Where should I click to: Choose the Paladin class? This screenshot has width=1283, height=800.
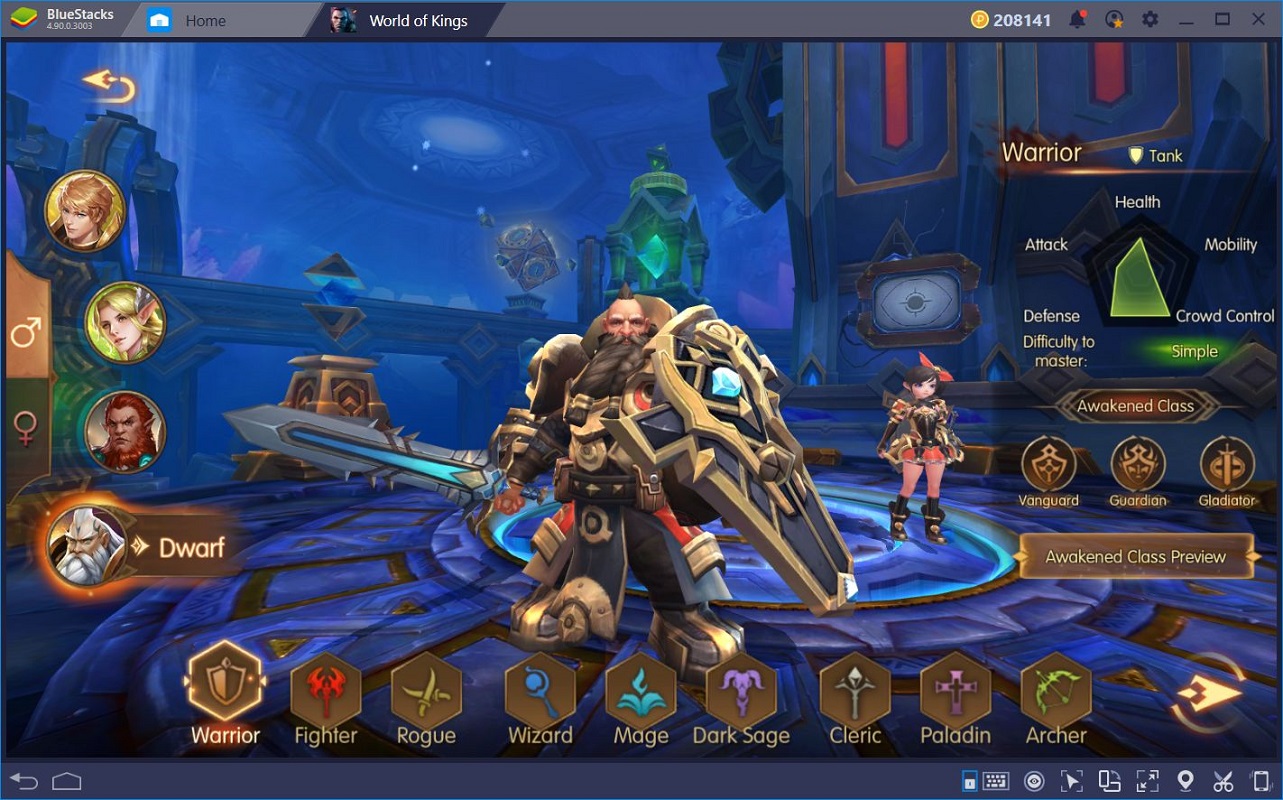(955, 690)
